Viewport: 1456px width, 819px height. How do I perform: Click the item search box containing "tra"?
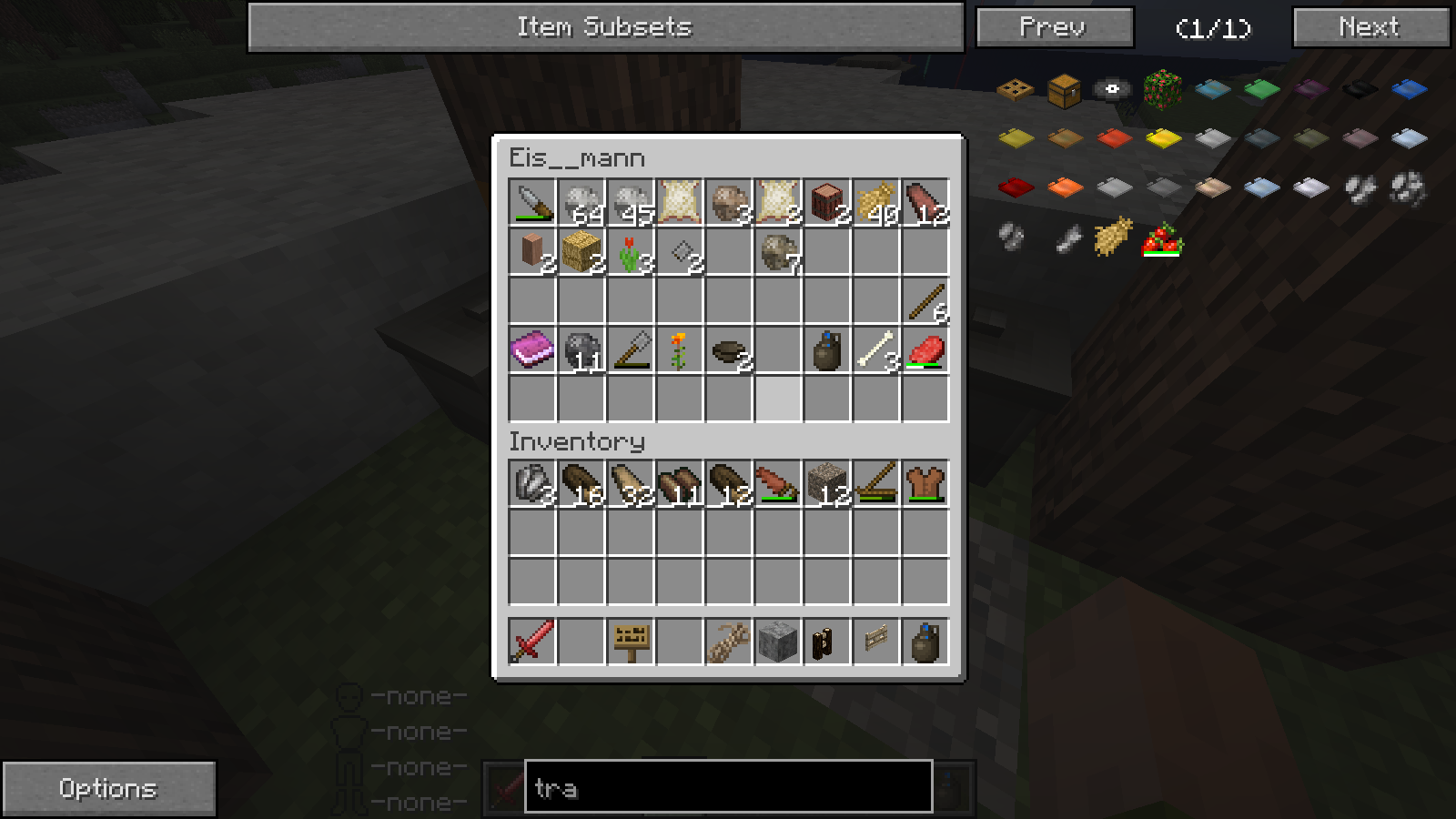point(728,787)
